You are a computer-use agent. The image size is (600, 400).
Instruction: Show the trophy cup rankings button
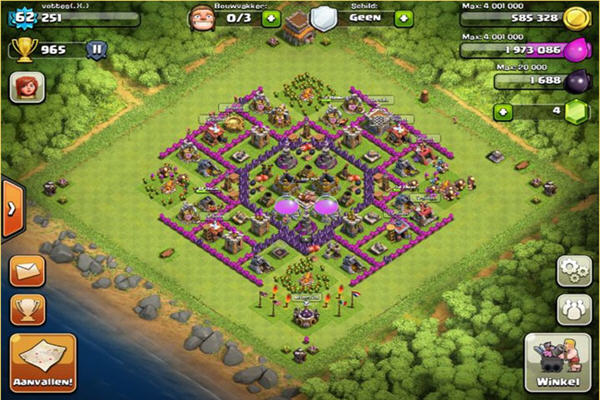point(28,309)
